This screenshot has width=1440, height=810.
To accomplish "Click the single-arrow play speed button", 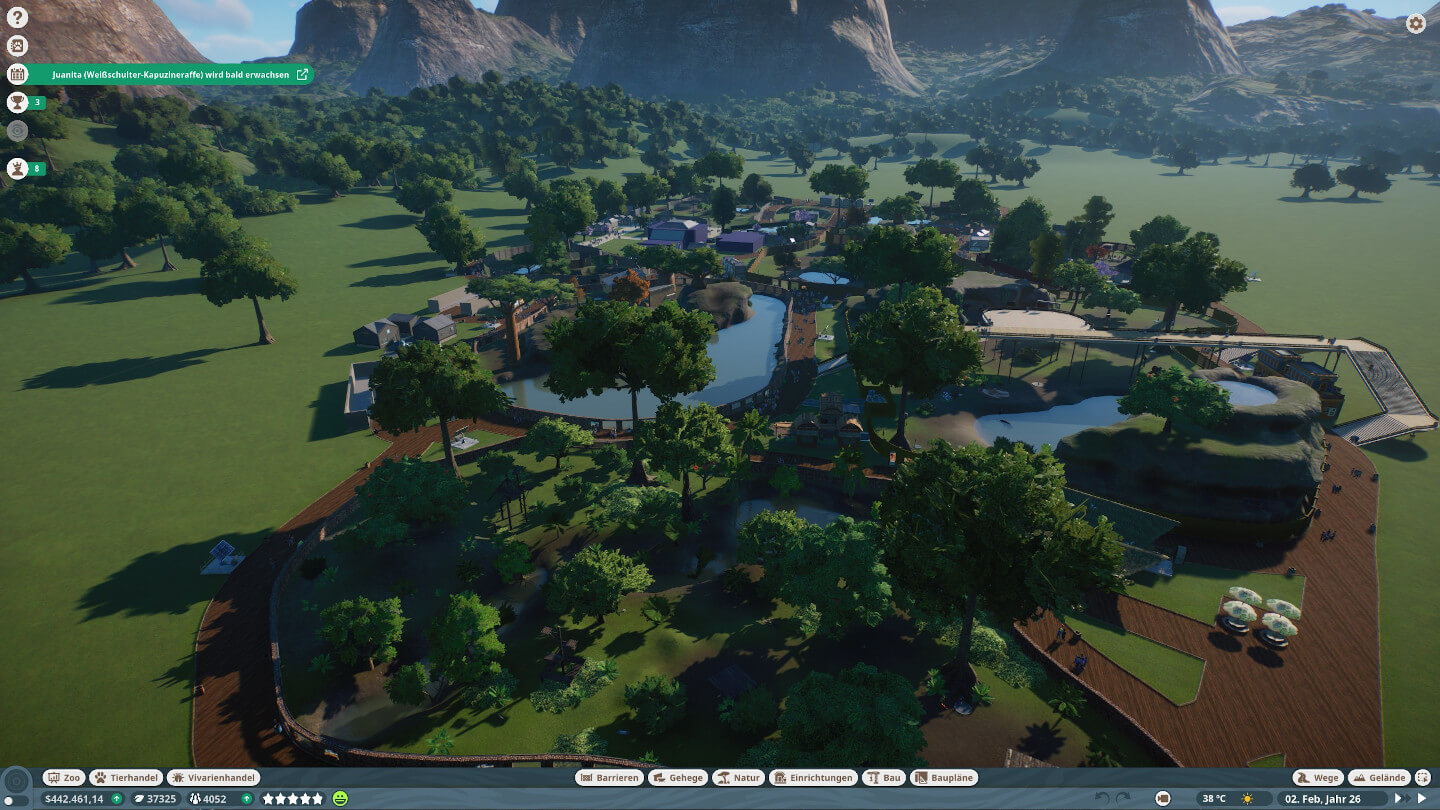I will point(1422,798).
